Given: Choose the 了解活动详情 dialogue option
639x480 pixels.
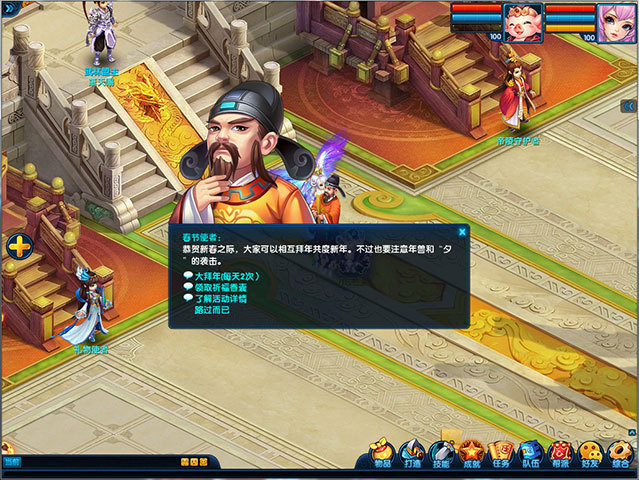Looking at the screenshot, I should 220,298.
